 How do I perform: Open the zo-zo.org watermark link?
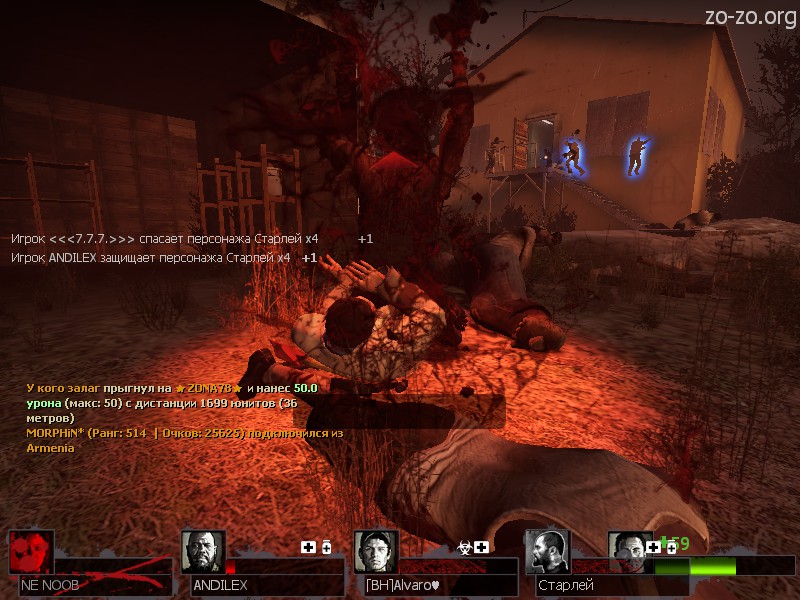(749, 16)
